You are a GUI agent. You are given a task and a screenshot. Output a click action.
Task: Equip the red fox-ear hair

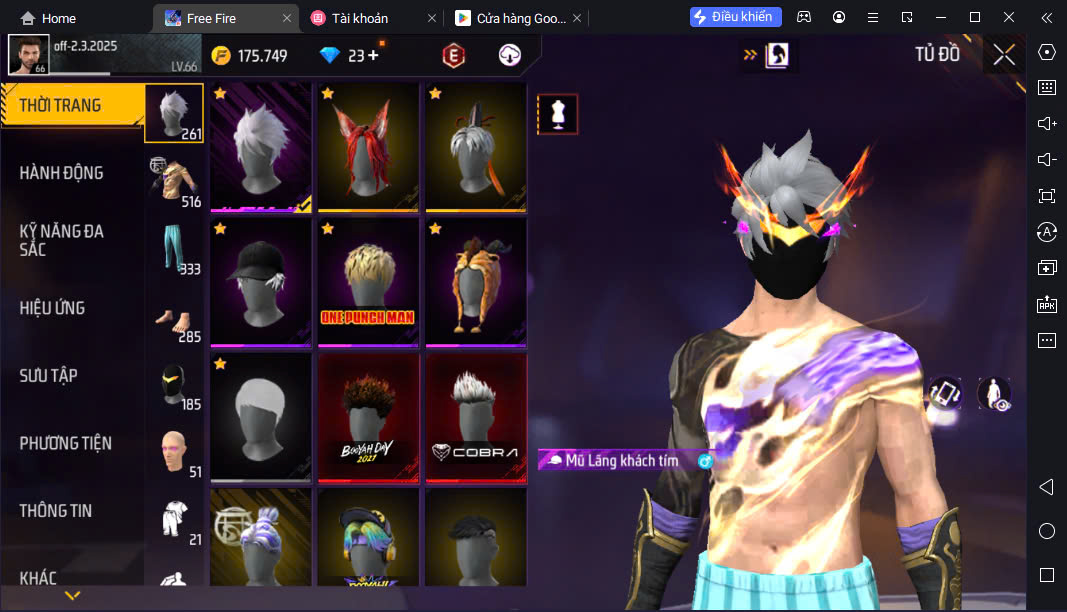368,148
